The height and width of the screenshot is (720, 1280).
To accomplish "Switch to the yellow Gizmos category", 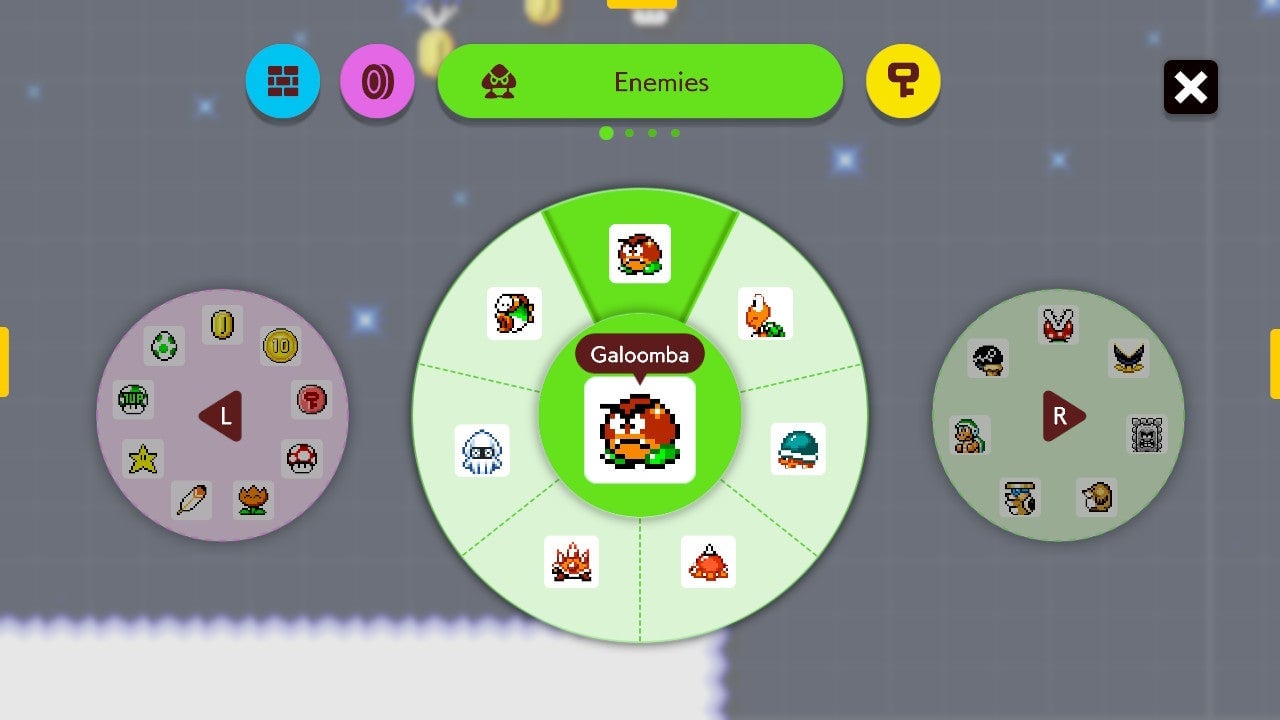I will [903, 83].
